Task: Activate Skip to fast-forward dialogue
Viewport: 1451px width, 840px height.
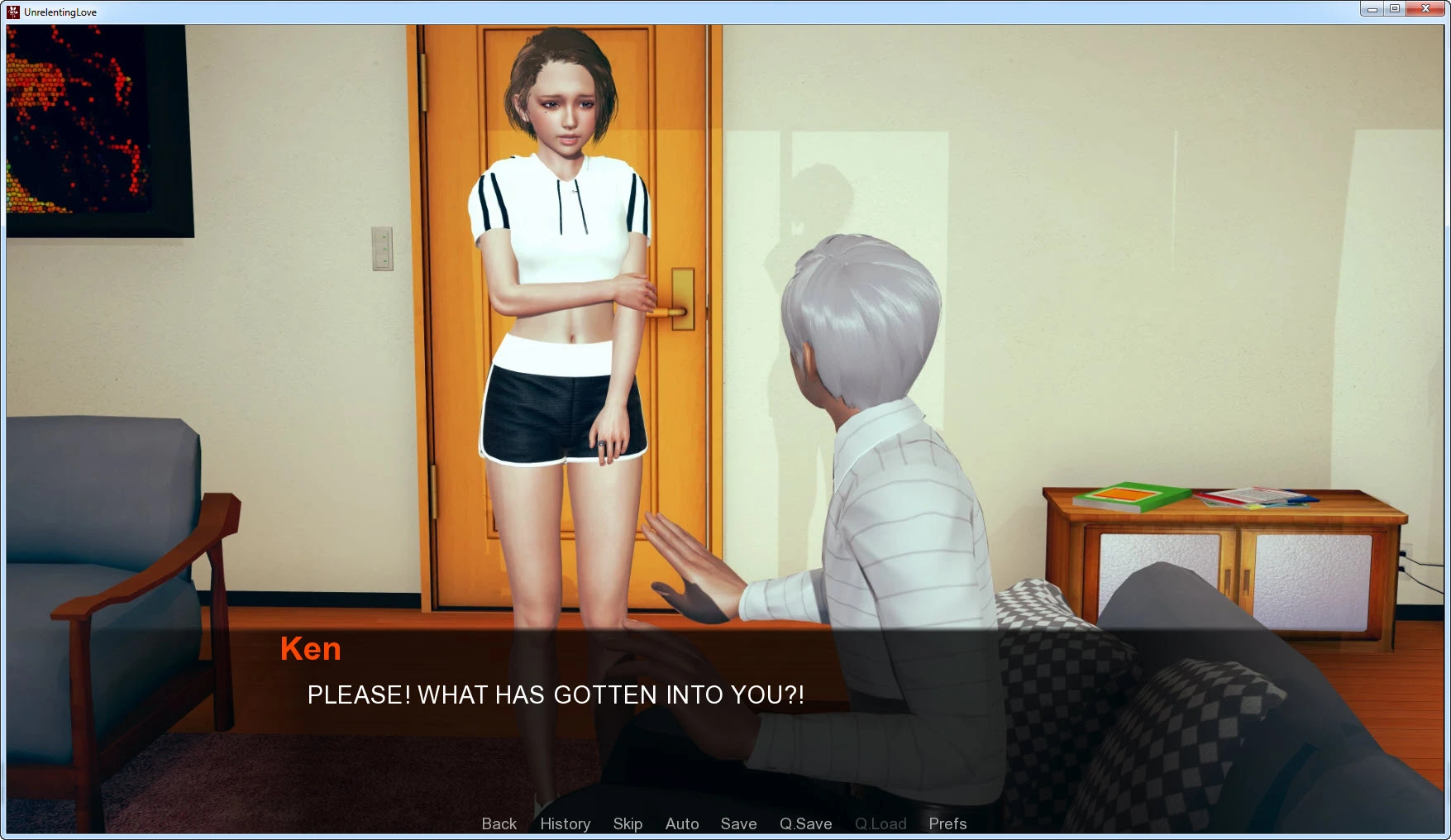Action: click(x=628, y=823)
